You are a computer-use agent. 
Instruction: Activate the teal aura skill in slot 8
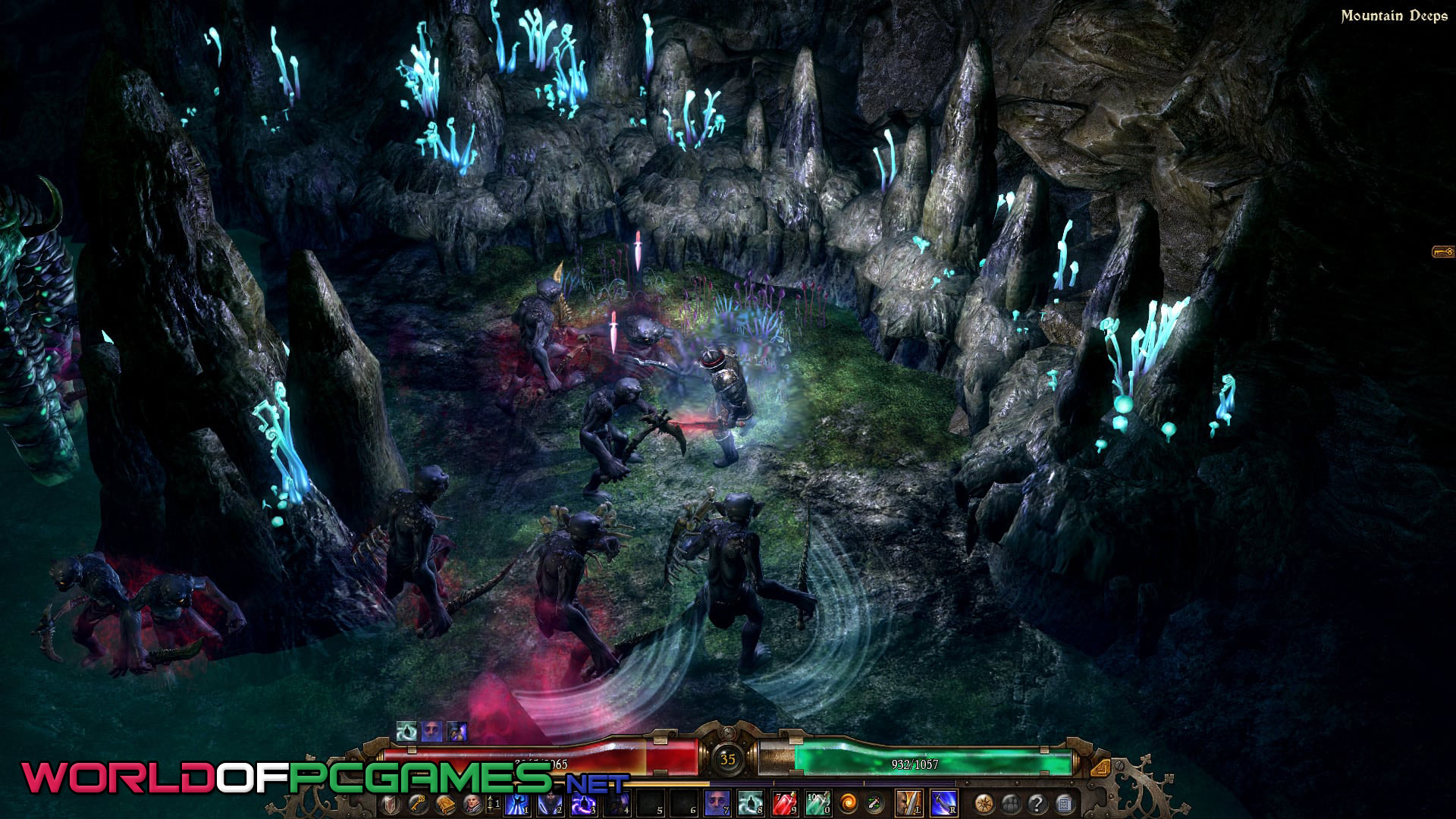click(x=750, y=803)
